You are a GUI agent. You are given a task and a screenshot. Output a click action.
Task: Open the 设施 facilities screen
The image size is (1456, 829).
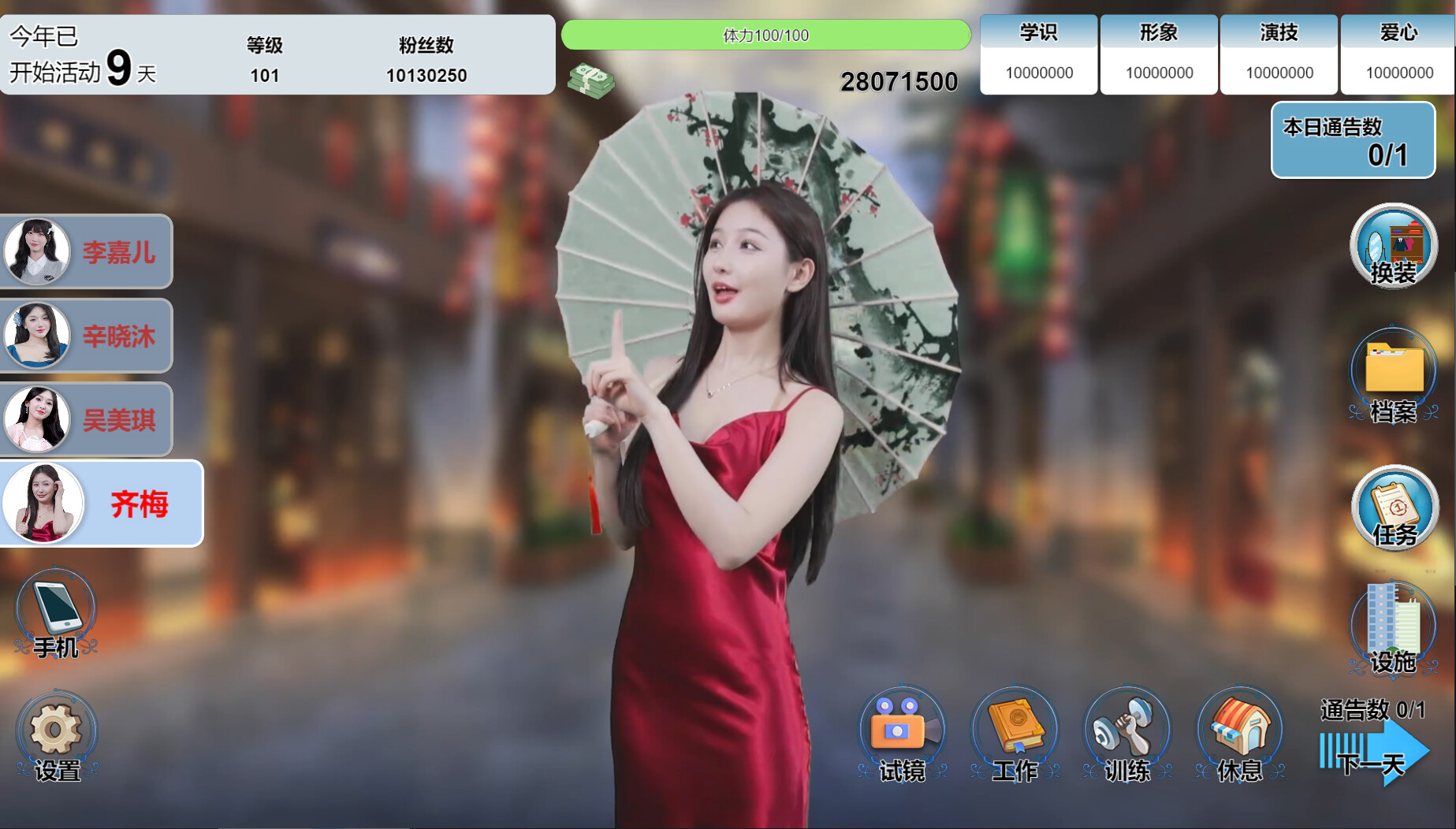point(1394,626)
